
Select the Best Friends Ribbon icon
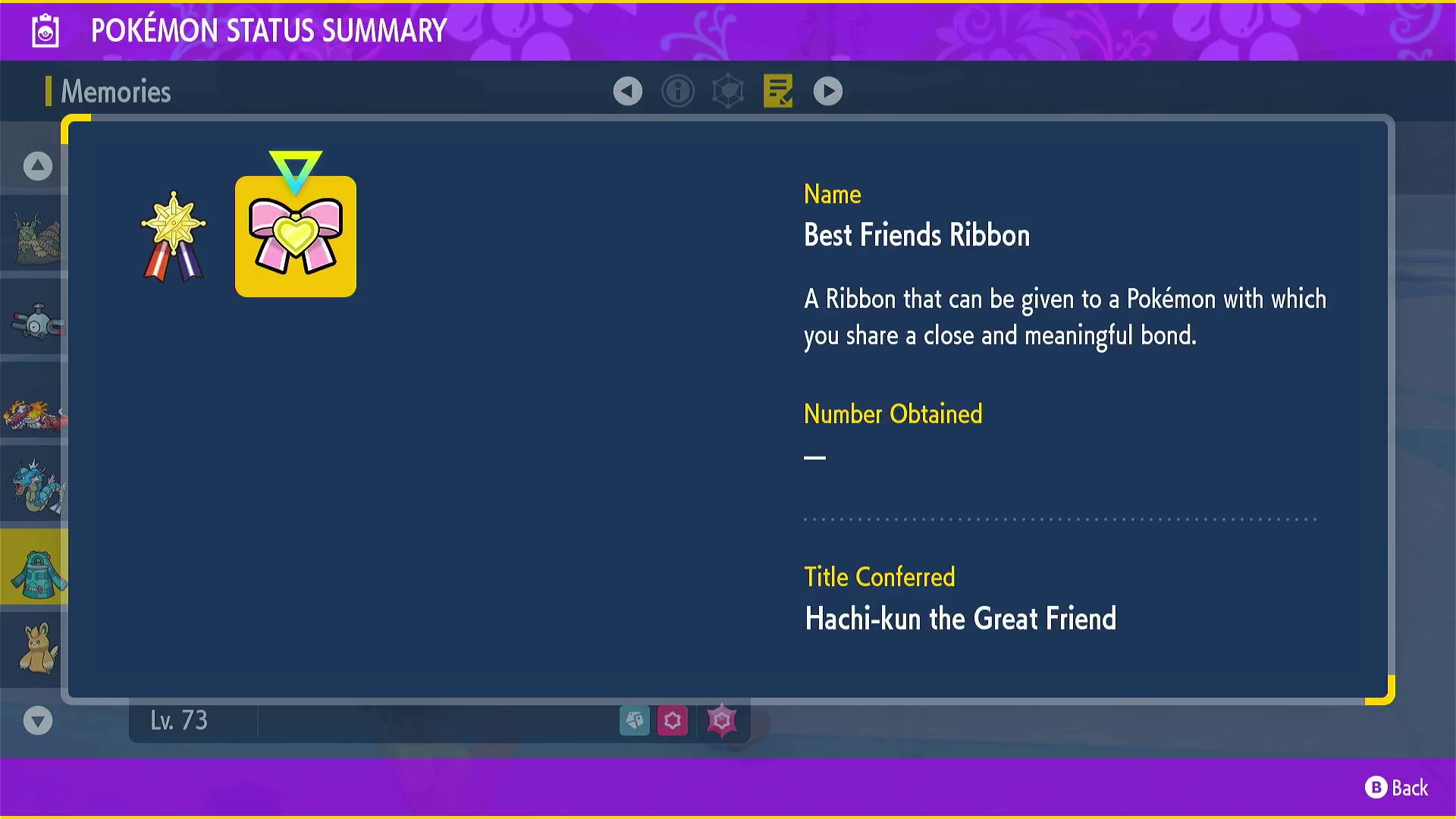295,236
